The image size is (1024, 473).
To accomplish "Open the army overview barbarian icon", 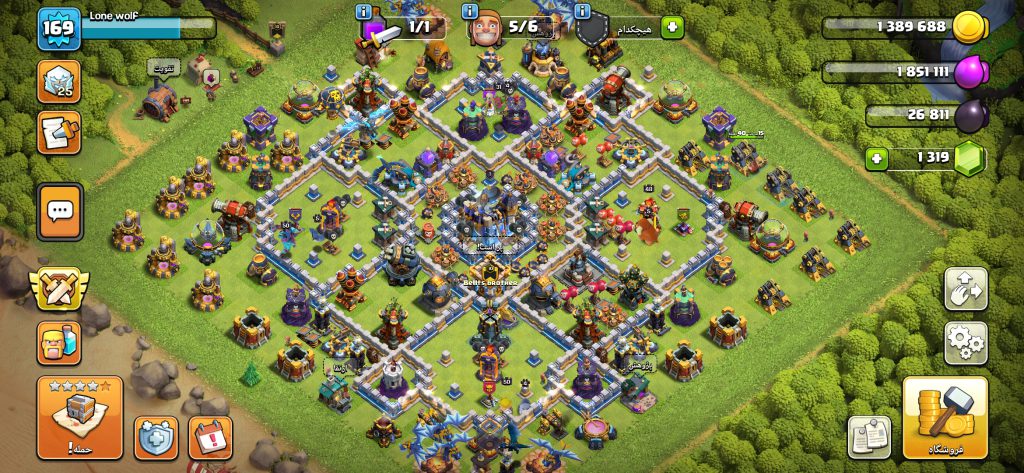I will (x=58, y=344).
